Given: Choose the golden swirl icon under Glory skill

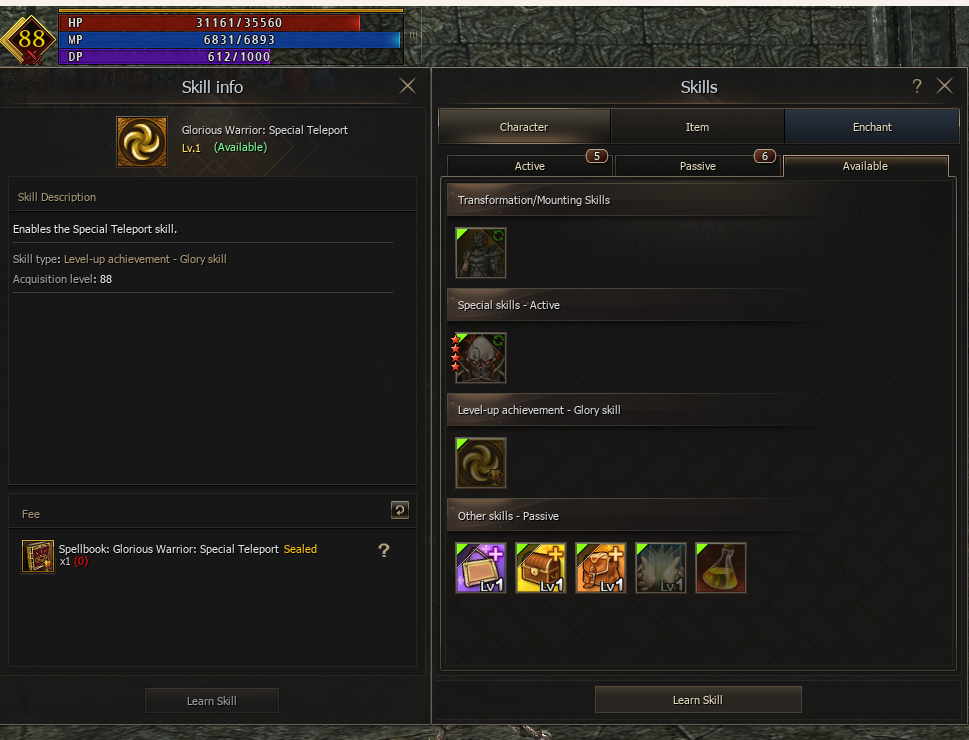Looking at the screenshot, I should click(481, 463).
